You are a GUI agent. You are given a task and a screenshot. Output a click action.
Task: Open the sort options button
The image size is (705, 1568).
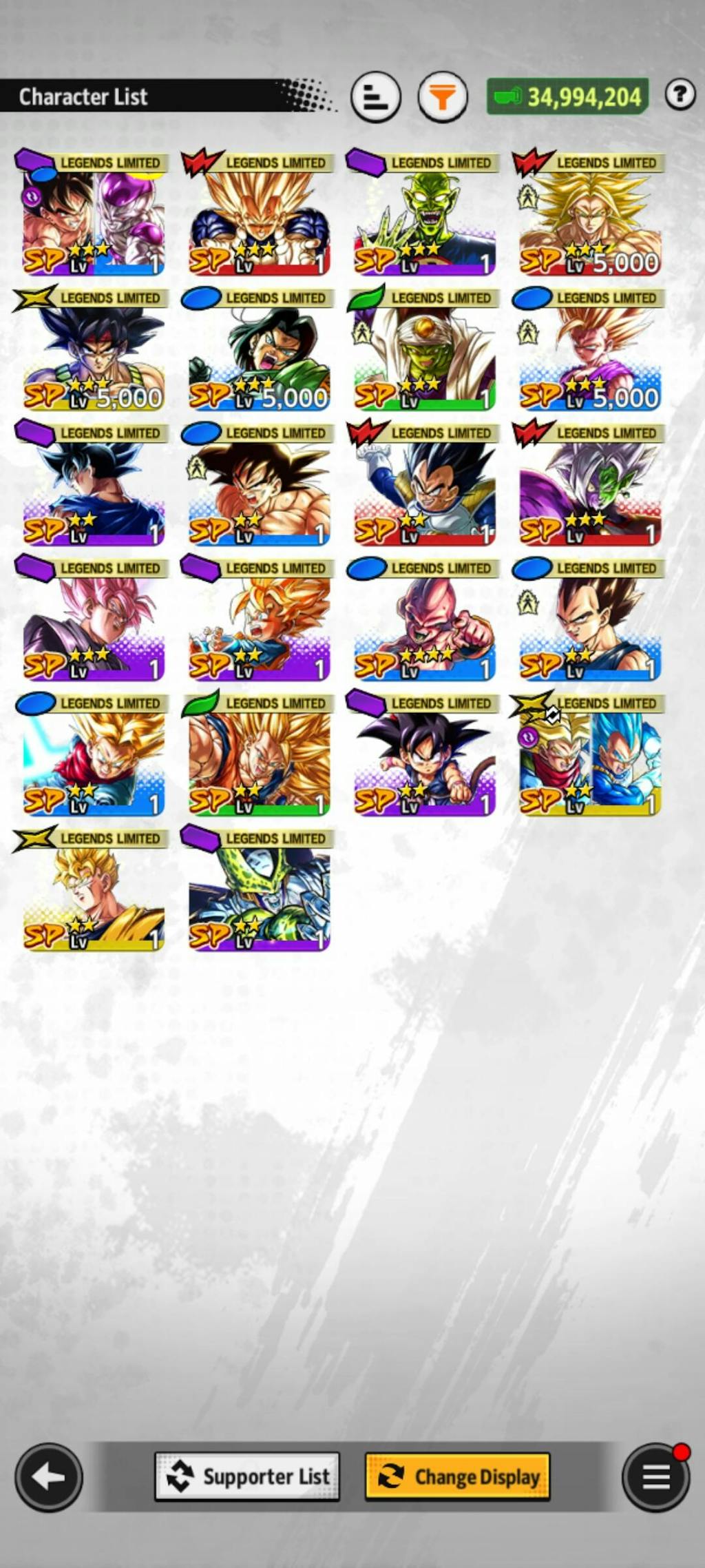(x=375, y=97)
